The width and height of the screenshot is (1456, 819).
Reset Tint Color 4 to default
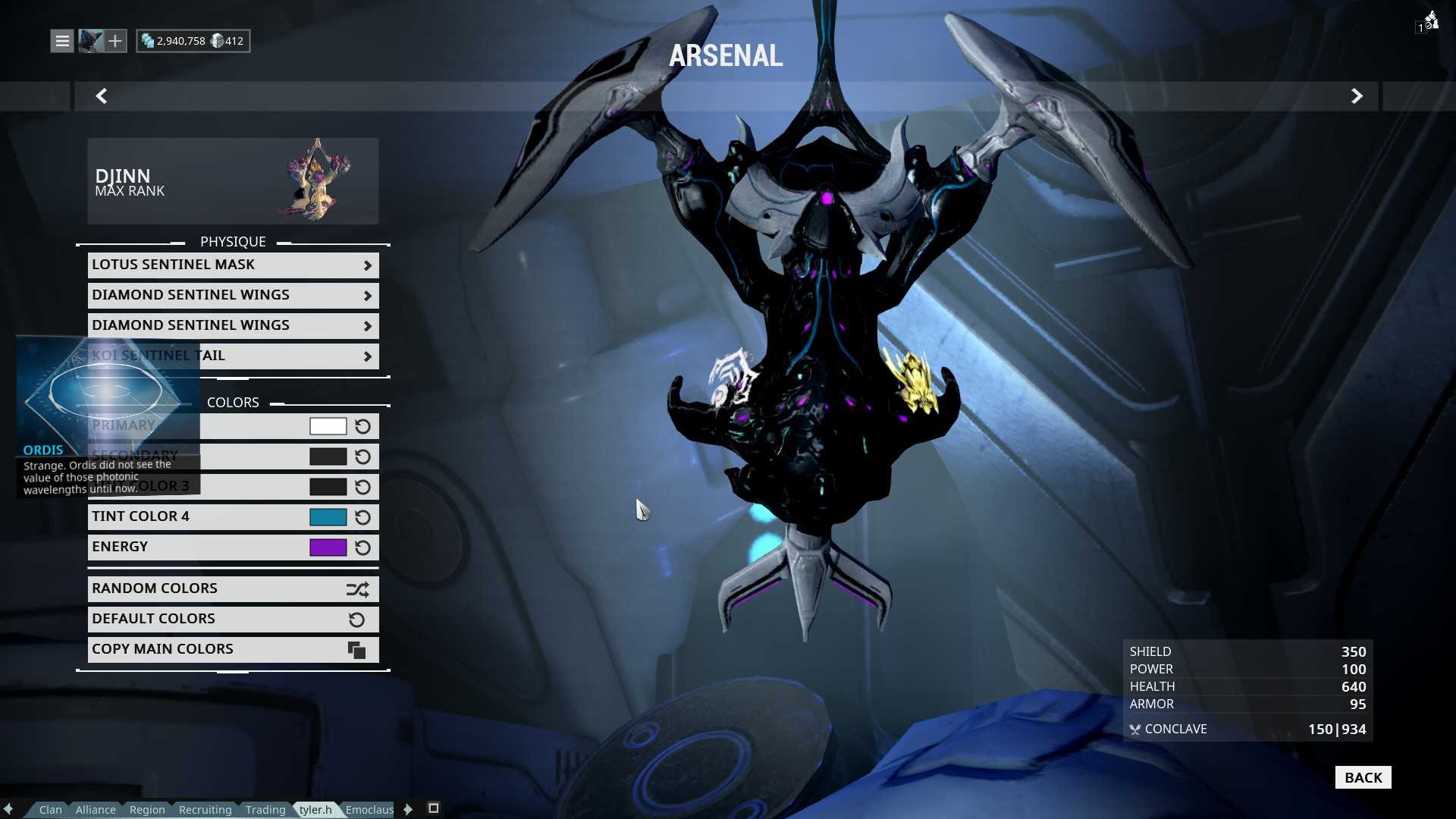pos(363,517)
